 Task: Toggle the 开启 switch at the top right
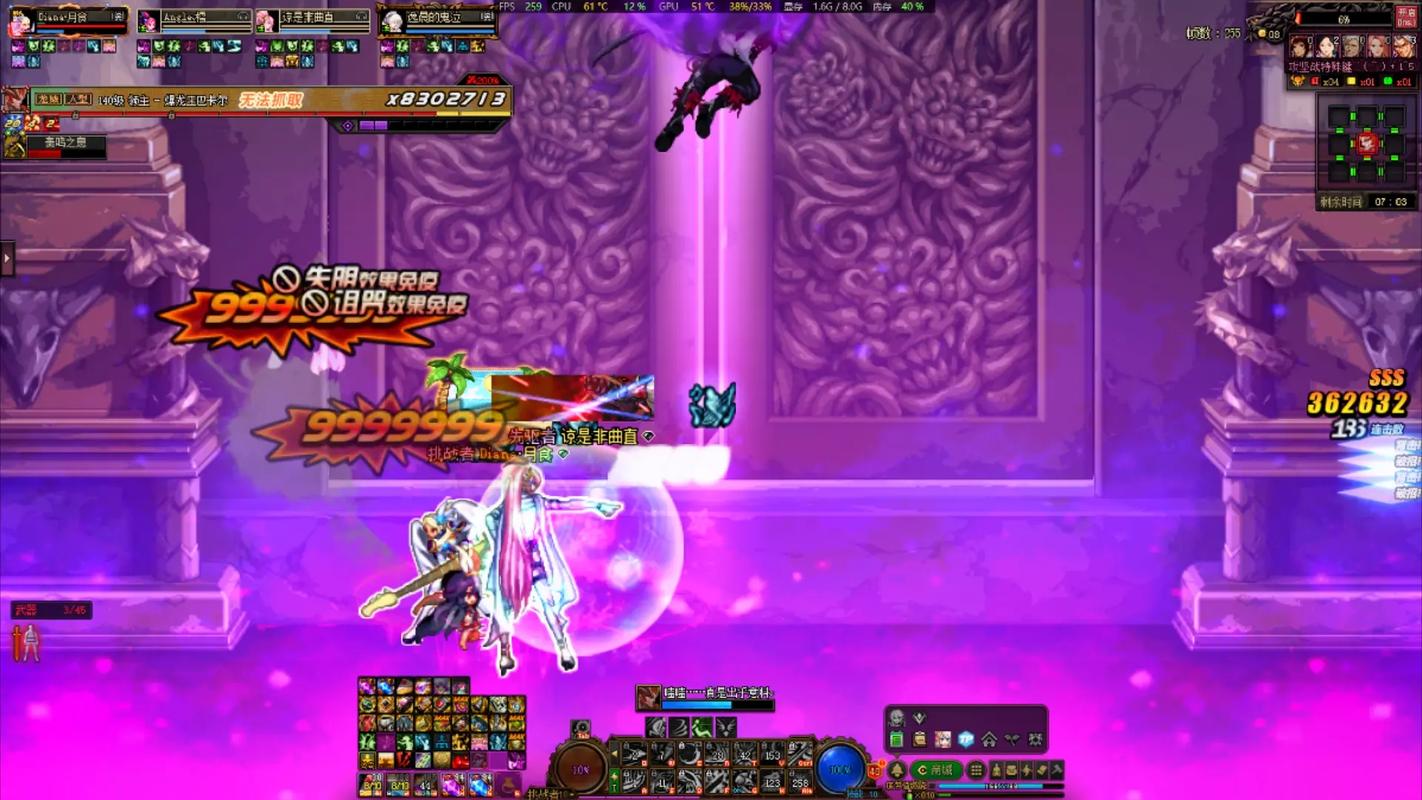tap(1404, 15)
